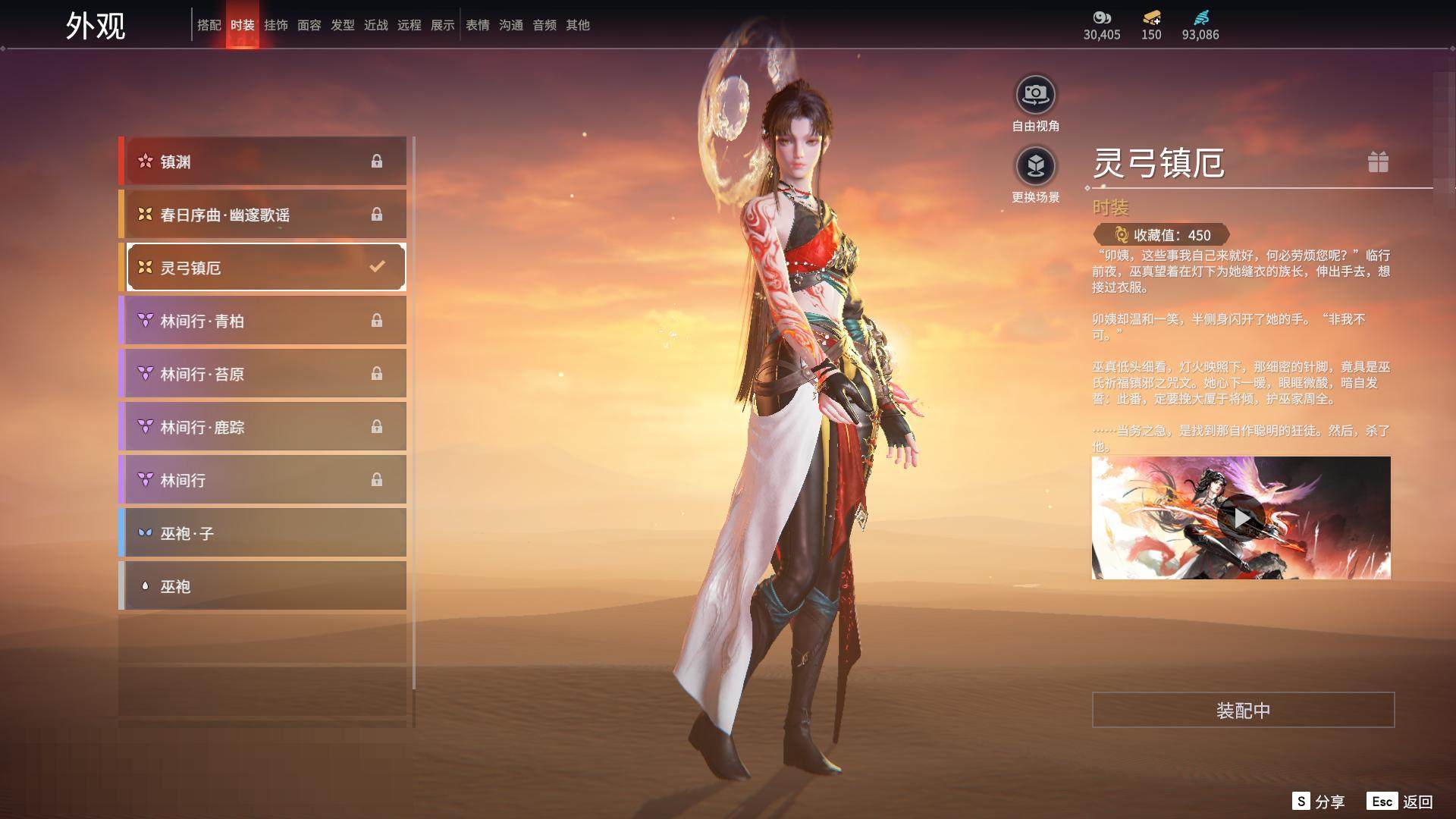Open the 挂饰 accessories tab
1456x819 pixels.
pyautogui.click(x=275, y=25)
